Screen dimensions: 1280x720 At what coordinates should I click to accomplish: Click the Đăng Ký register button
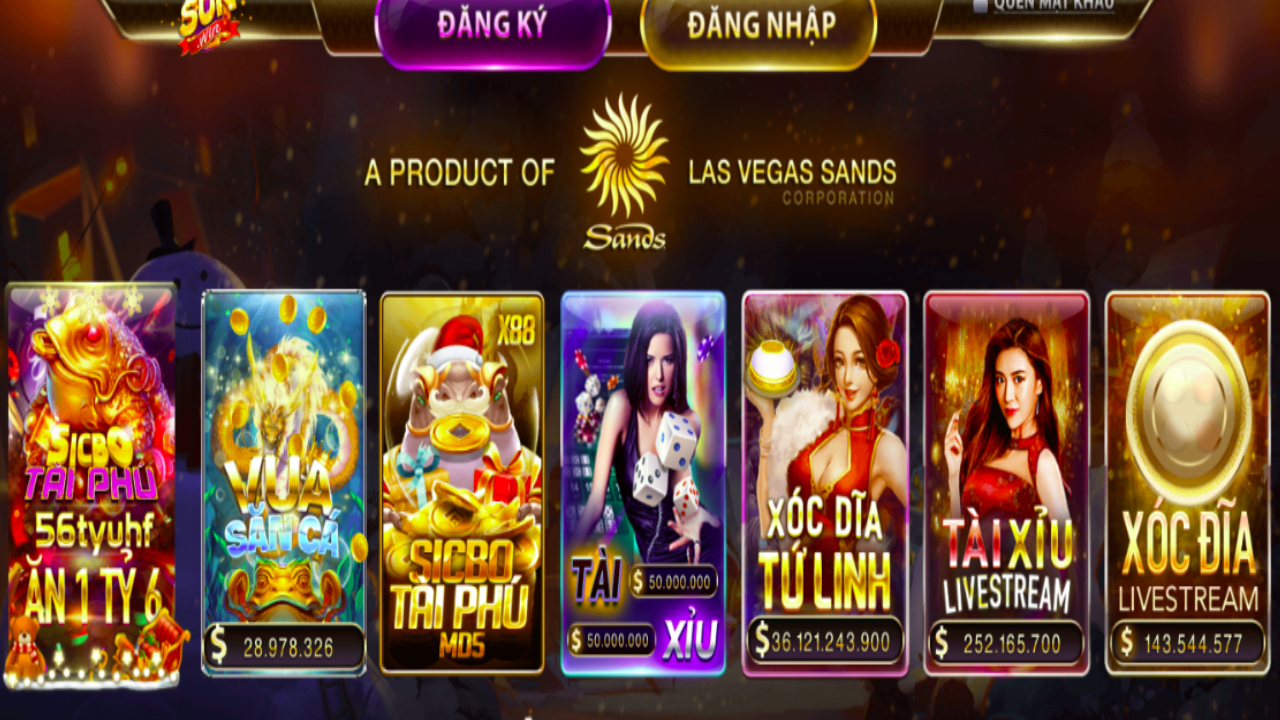(492, 26)
